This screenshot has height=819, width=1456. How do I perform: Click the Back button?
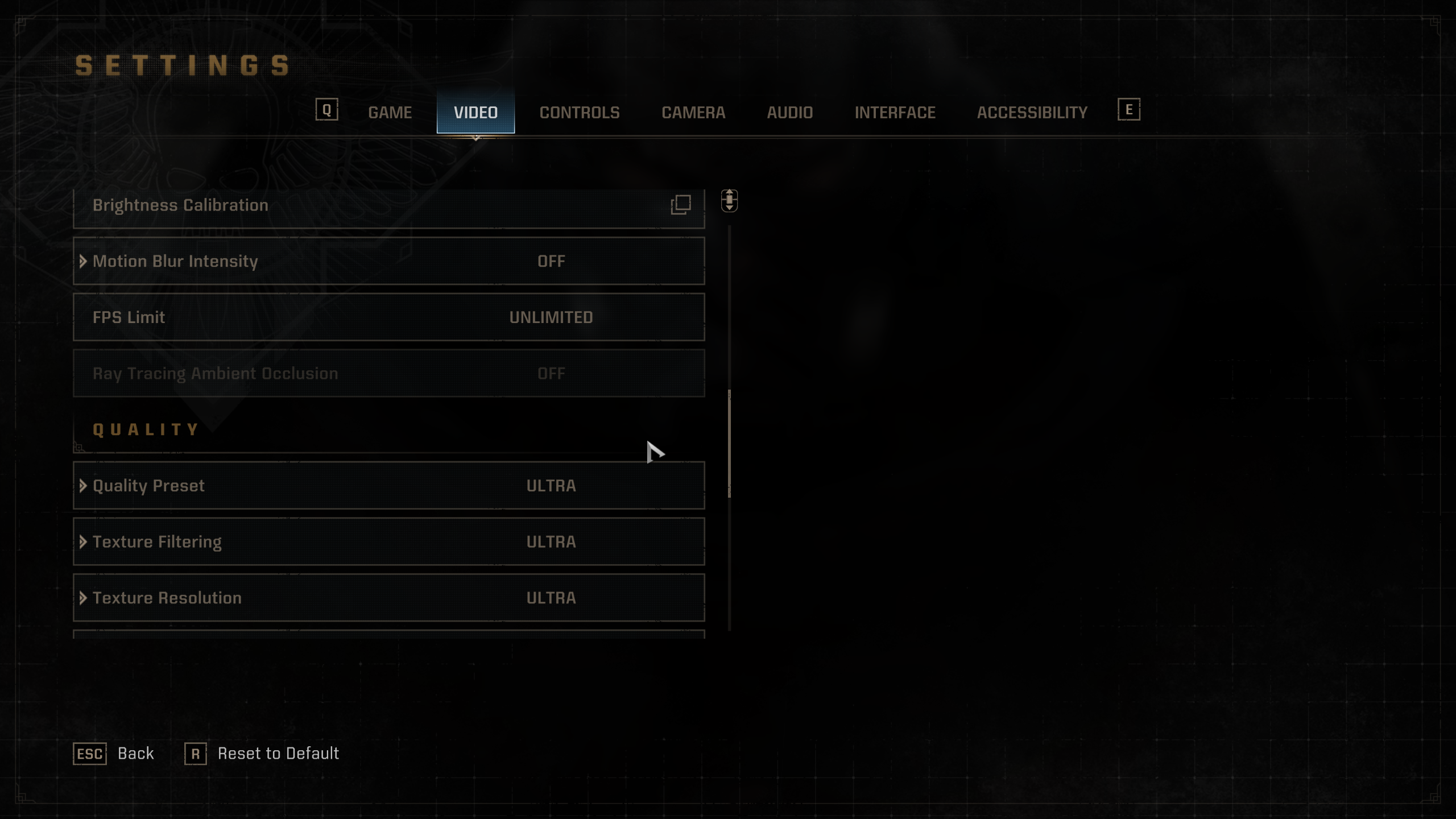(x=114, y=754)
